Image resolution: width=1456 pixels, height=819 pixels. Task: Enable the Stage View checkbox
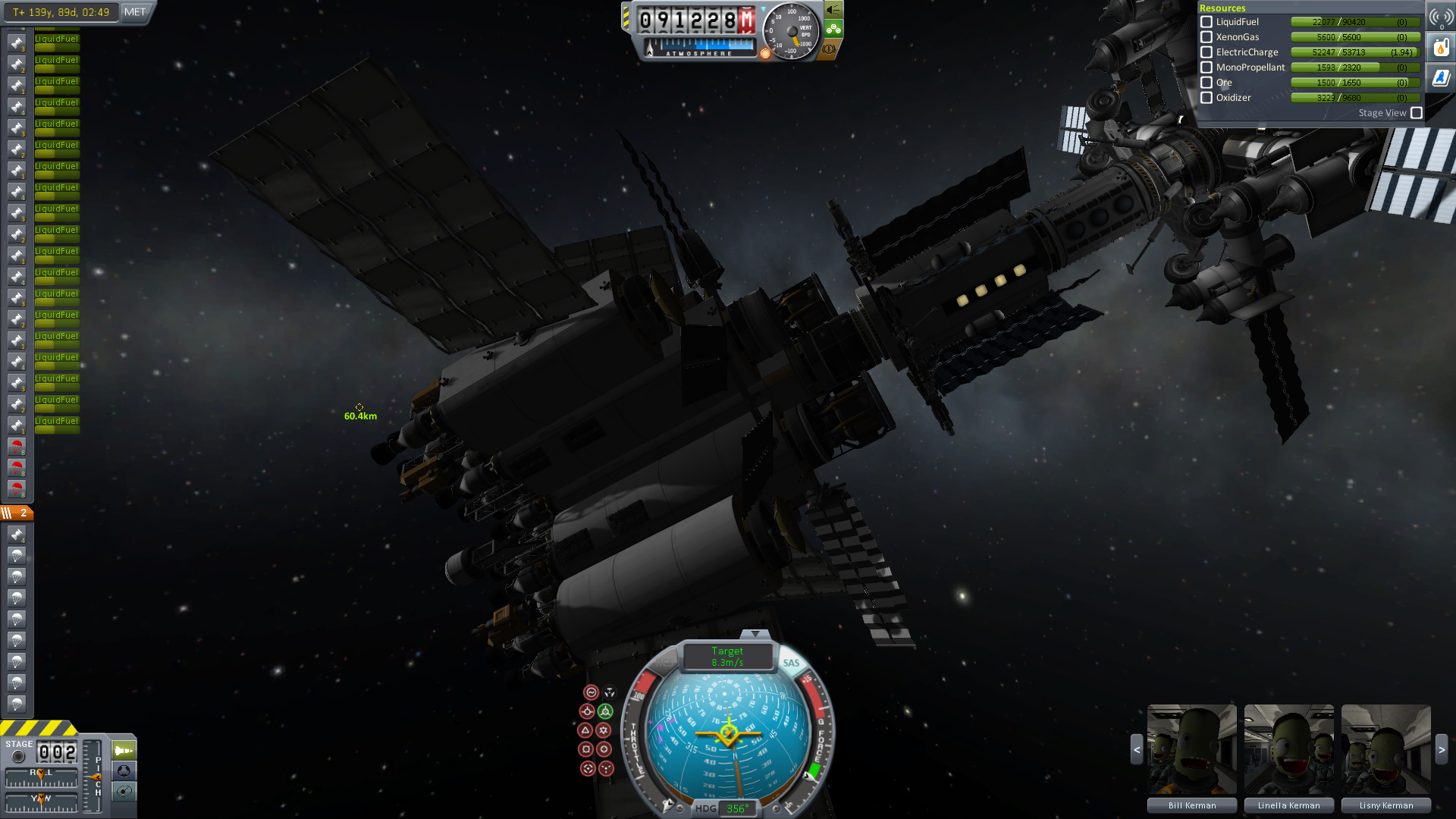pyautogui.click(x=1417, y=113)
